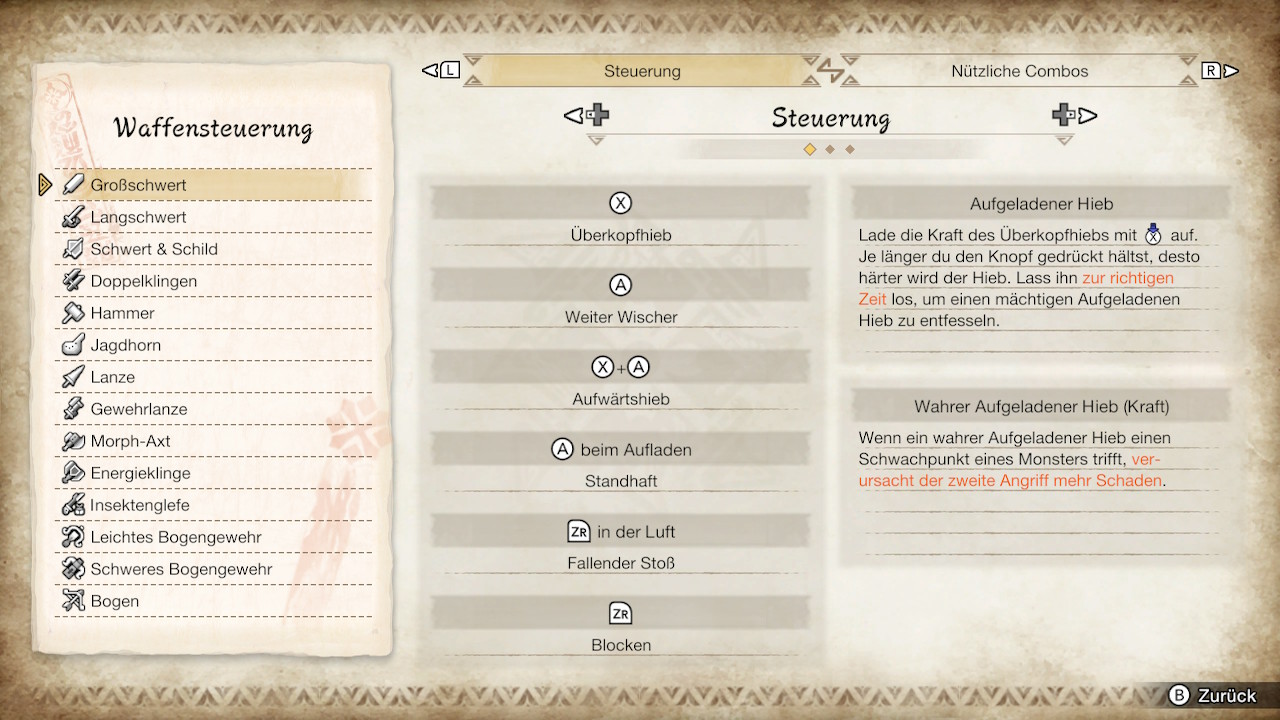Show Hammer weapon controls

(x=122, y=313)
